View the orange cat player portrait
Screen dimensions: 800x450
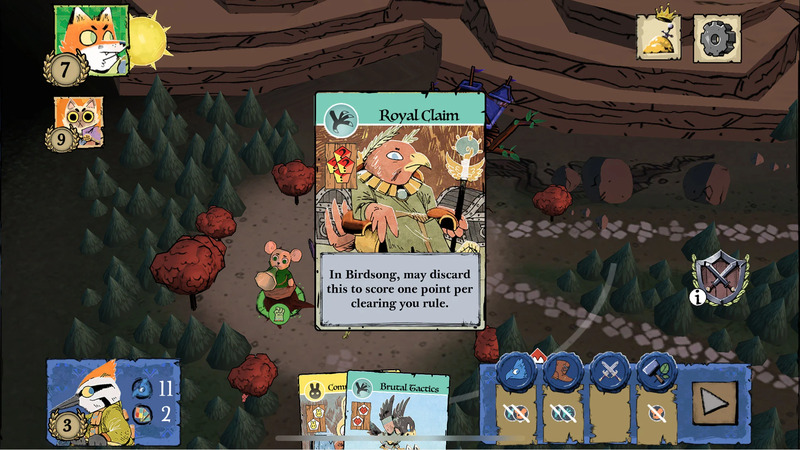[76, 122]
